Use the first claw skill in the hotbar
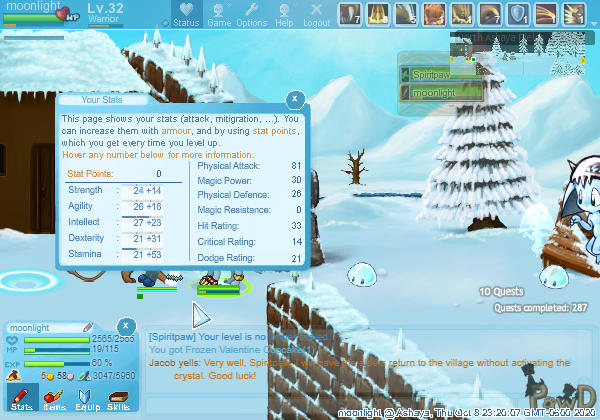This screenshot has width=600, height=420. 348,14
